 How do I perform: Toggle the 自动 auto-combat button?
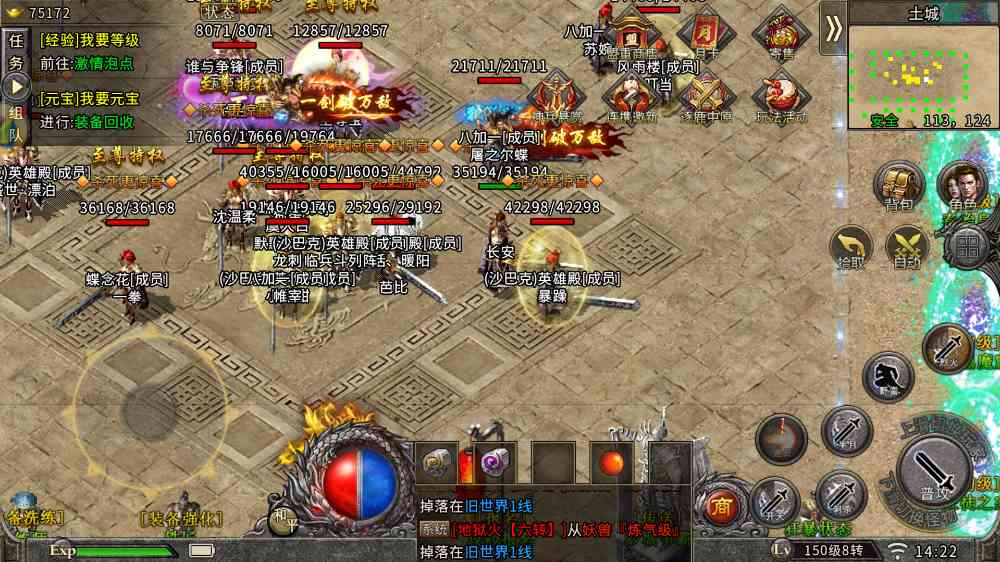pos(907,246)
